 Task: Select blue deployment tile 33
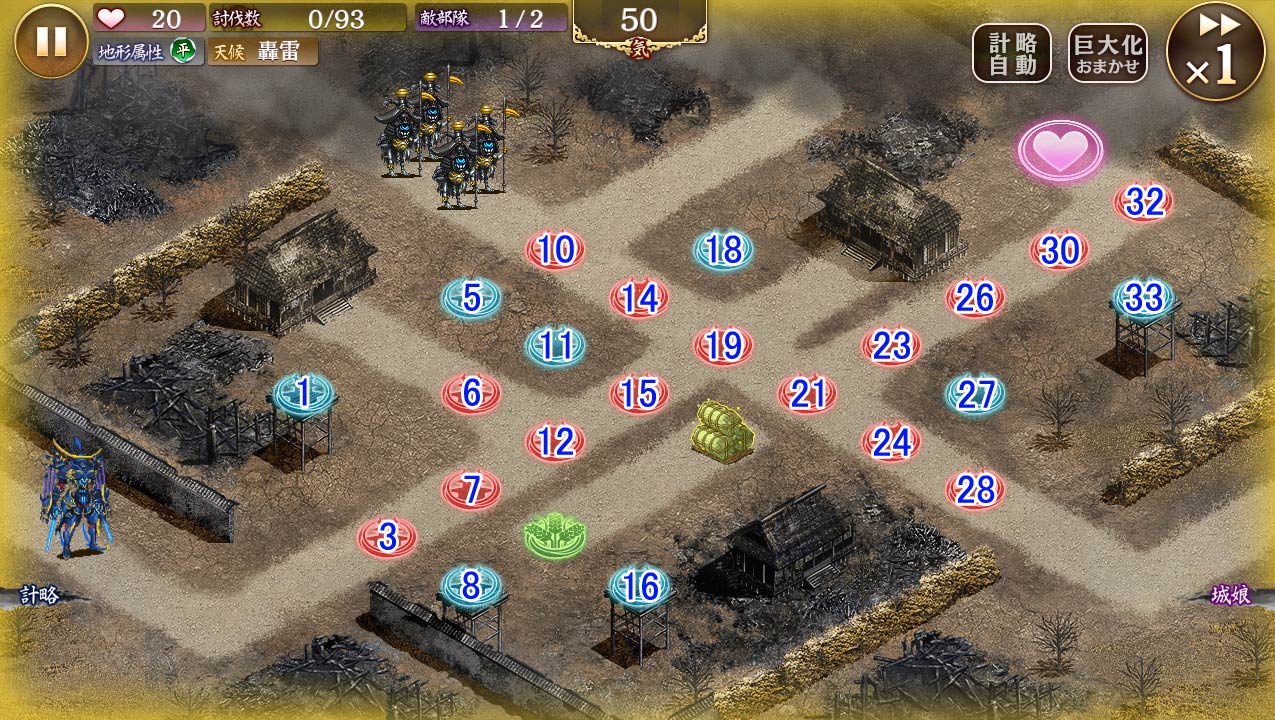click(1143, 298)
